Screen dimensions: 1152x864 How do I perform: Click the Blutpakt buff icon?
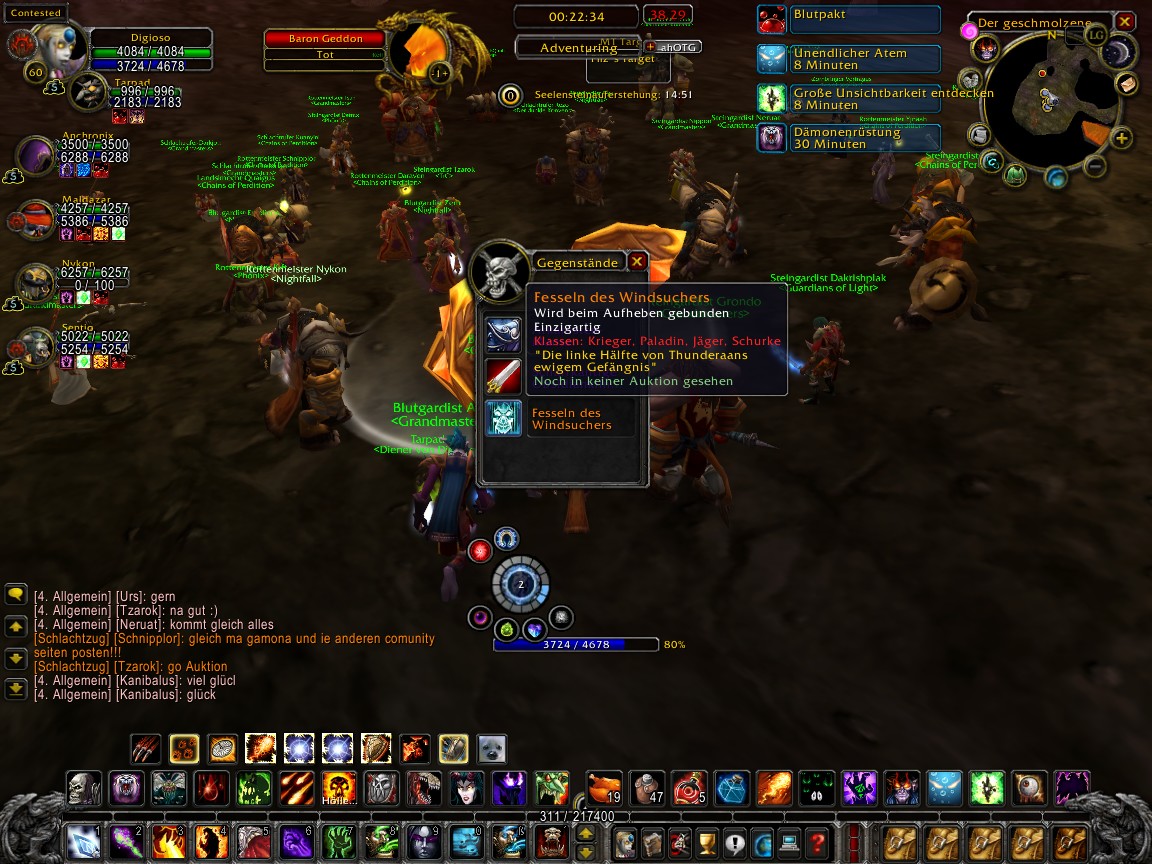tap(771, 19)
